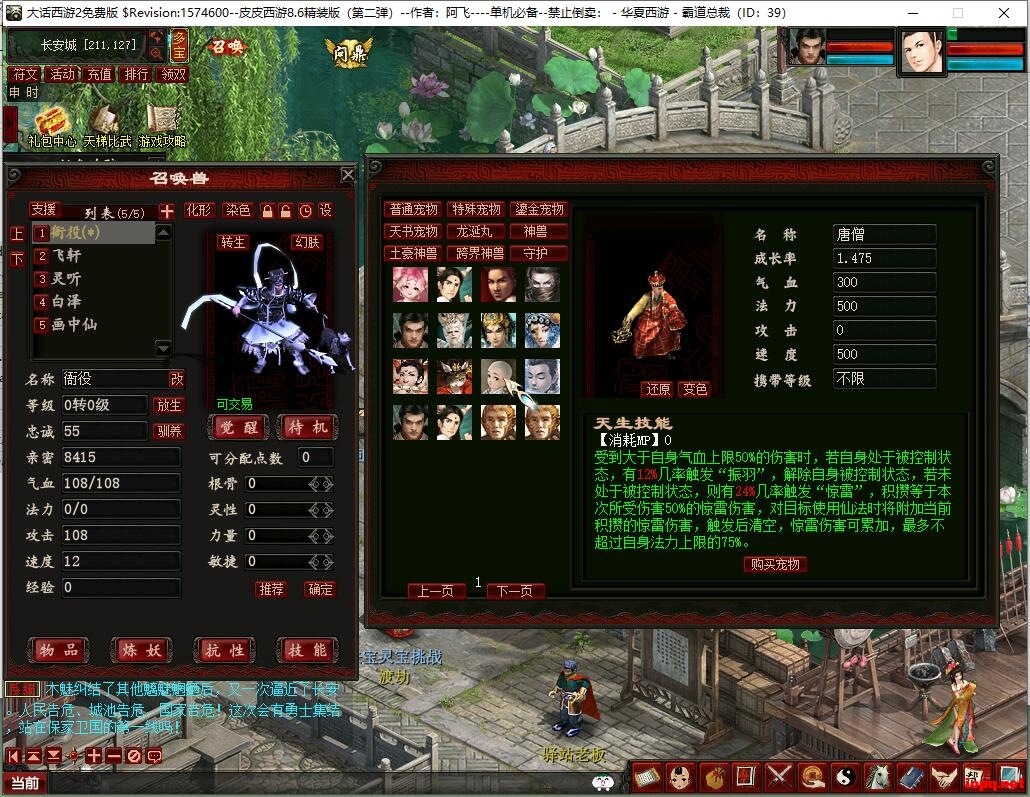Image resolution: width=1030 pixels, height=797 pixels.
Task: Select 飞轩 in the summon list
Action: [68, 255]
